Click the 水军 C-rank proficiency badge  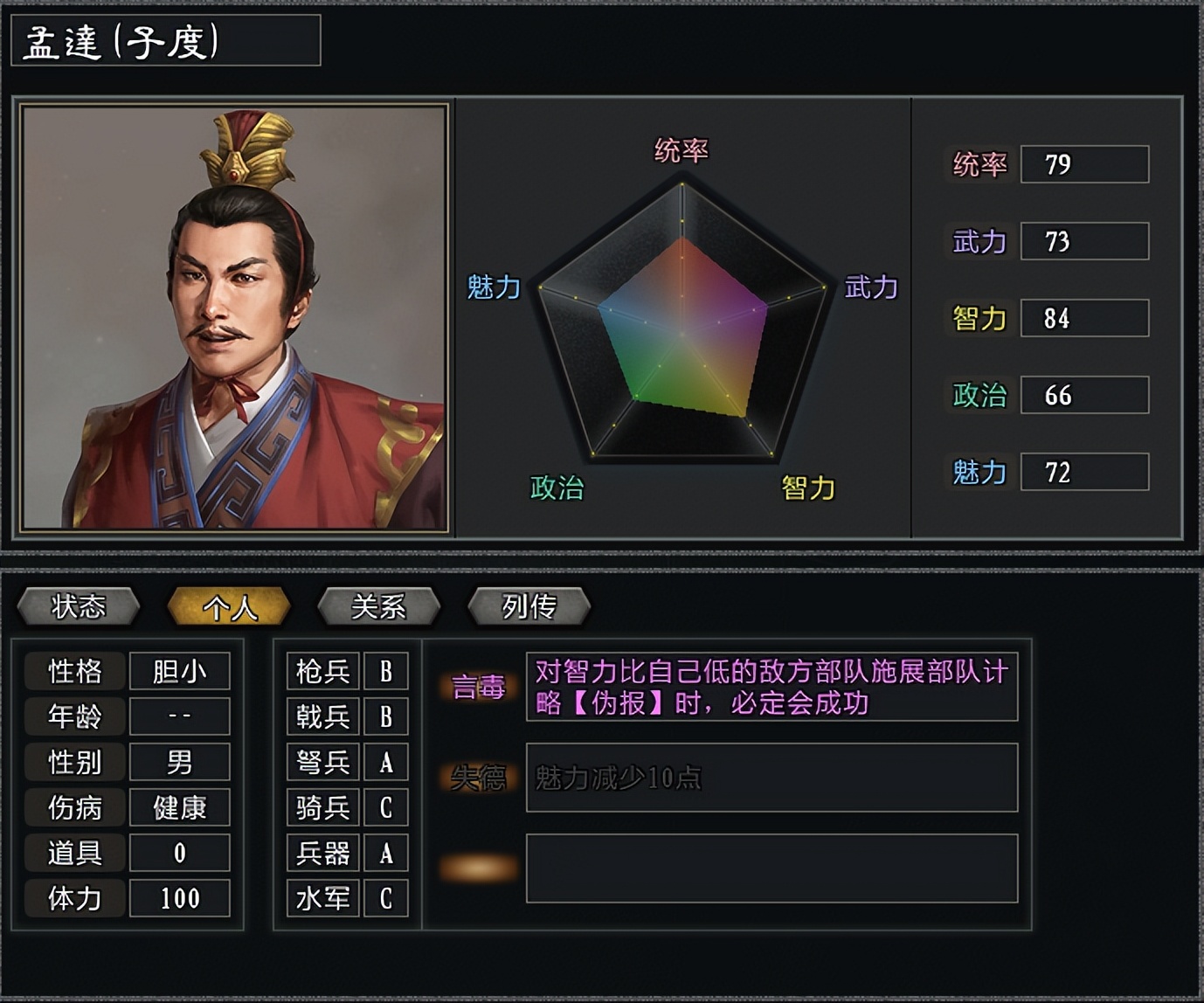click(387, 897)
